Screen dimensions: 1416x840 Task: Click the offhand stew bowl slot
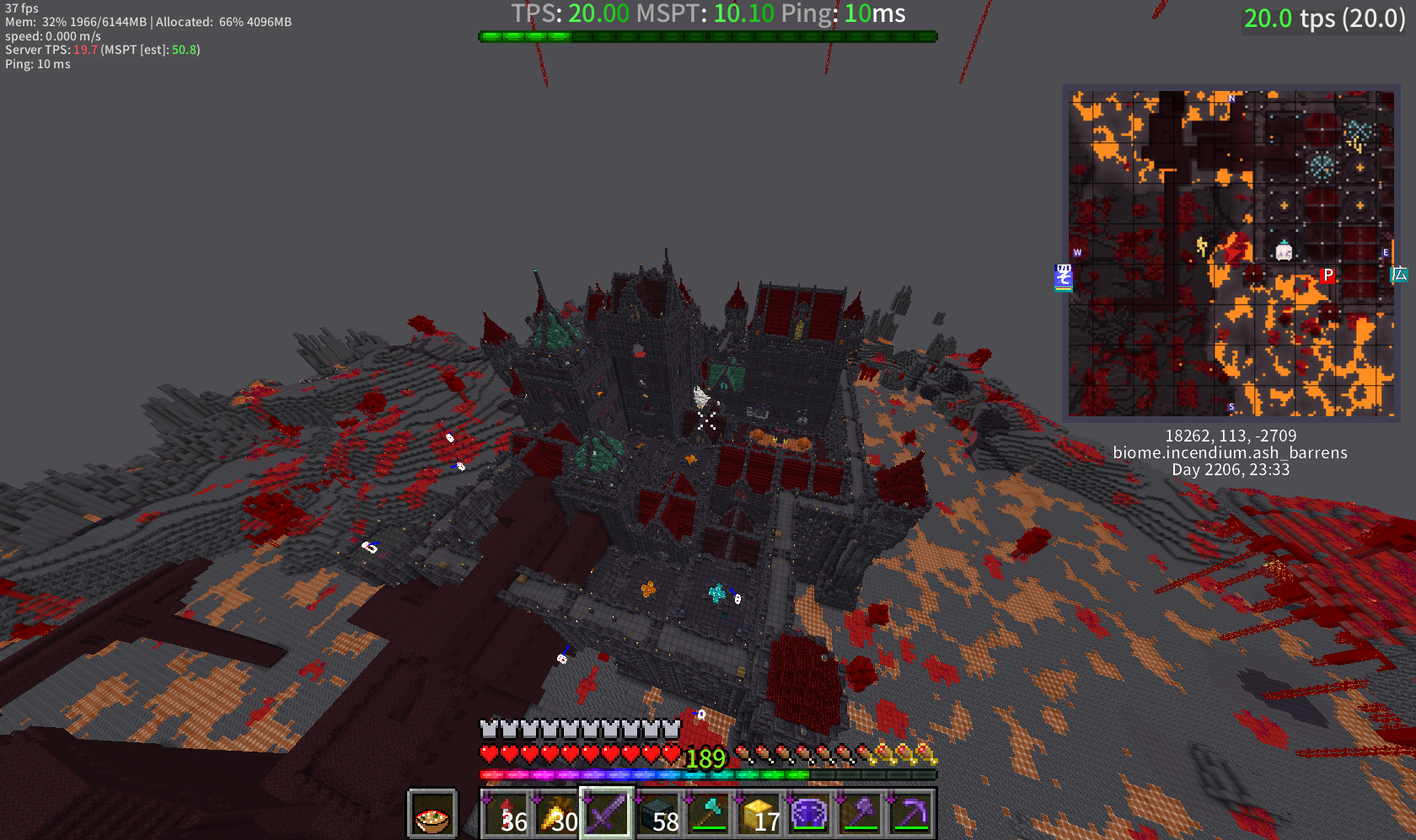pos(432,815)
